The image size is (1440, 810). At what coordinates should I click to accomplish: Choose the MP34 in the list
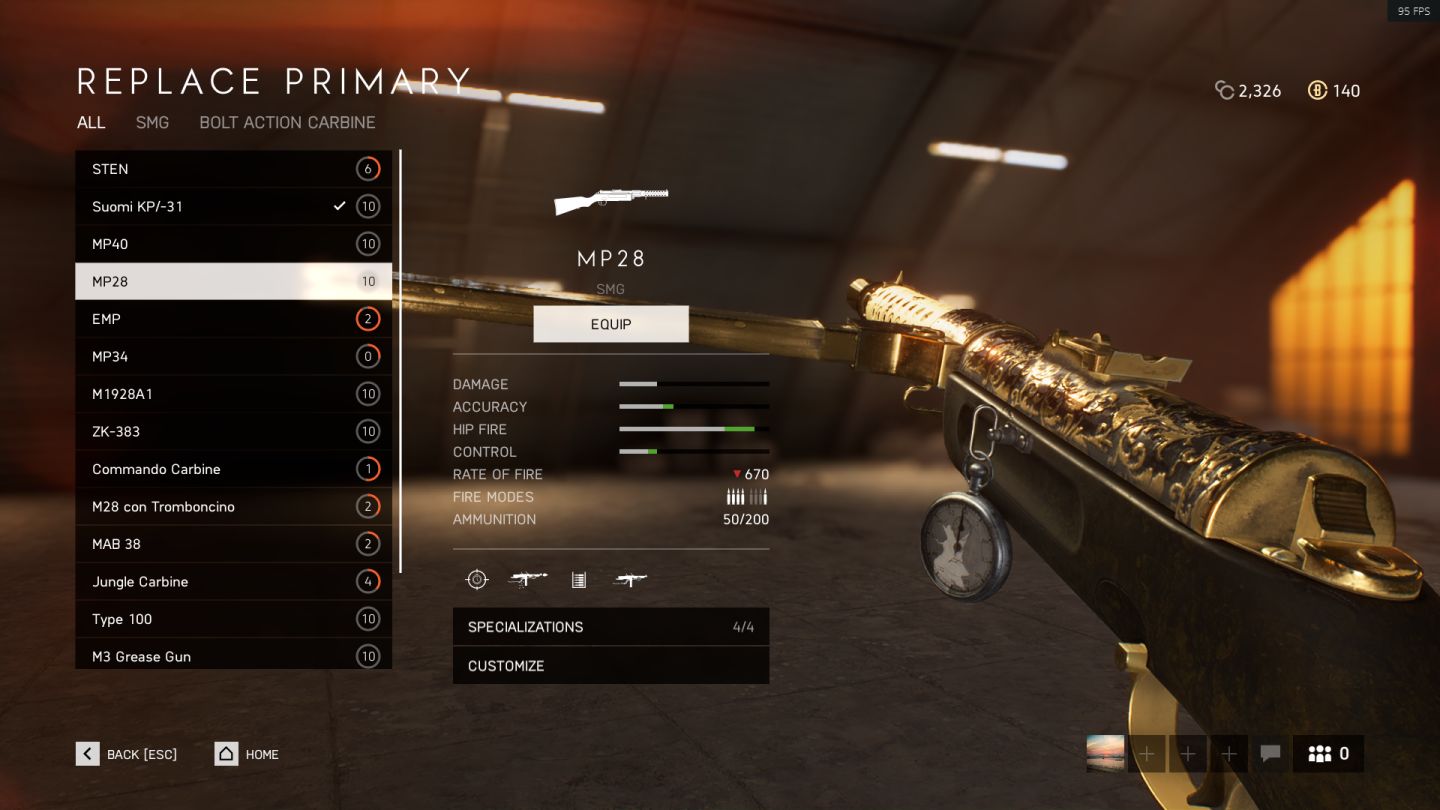pos(233,357)
